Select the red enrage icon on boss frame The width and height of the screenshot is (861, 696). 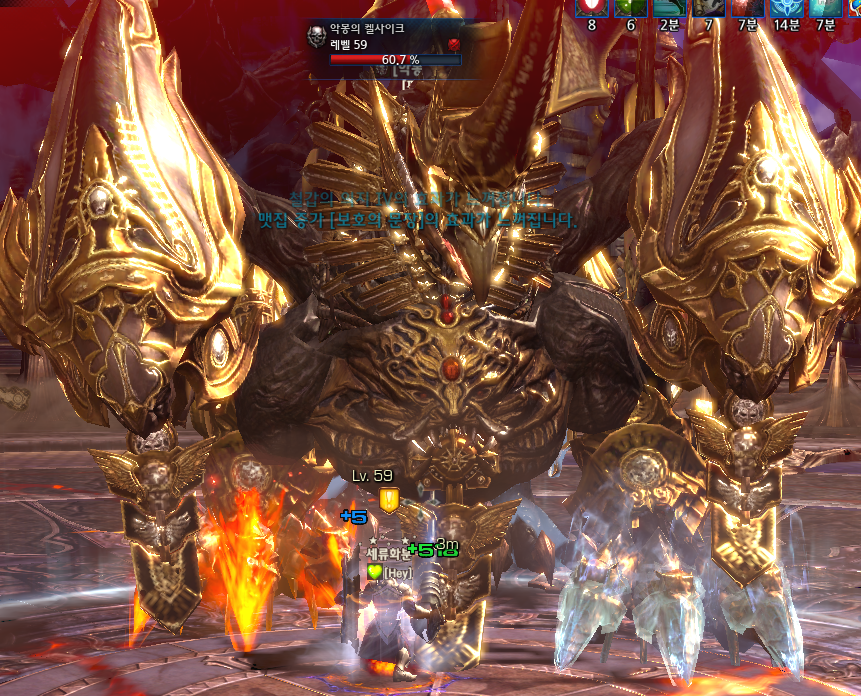[x=453, y=44]
